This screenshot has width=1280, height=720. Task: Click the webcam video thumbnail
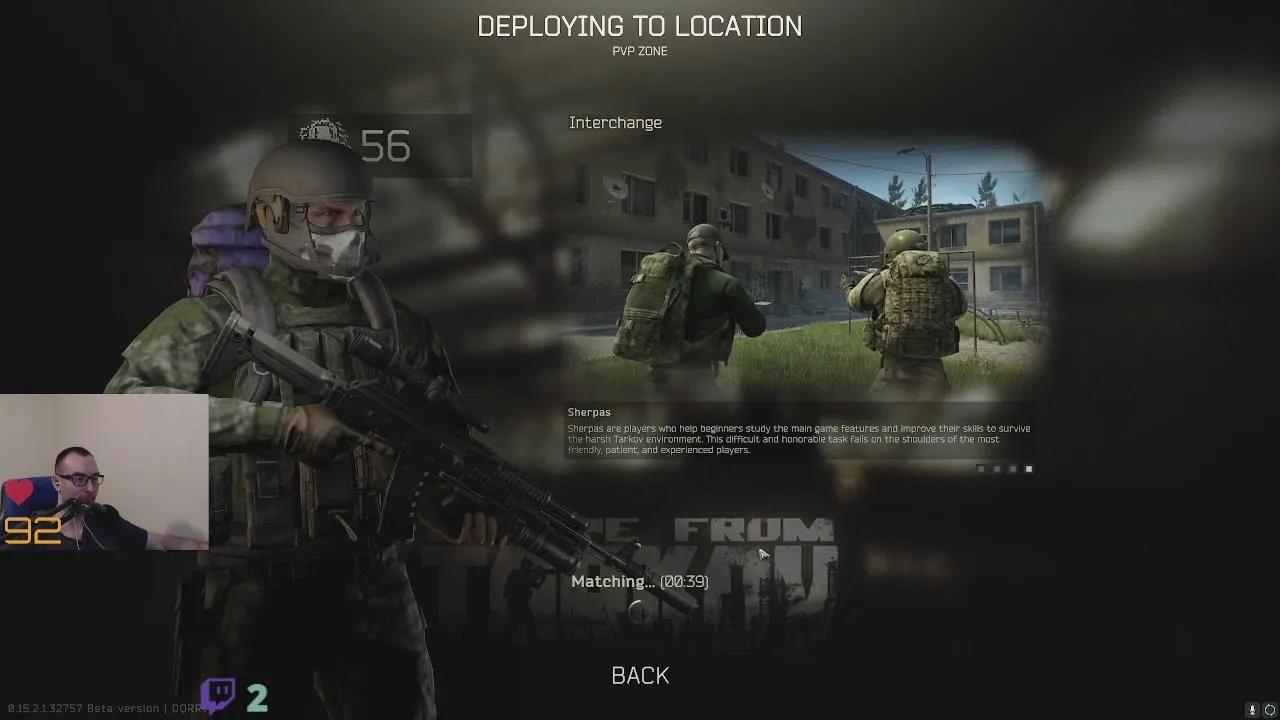pyautogui.click(x=105, y=470)
